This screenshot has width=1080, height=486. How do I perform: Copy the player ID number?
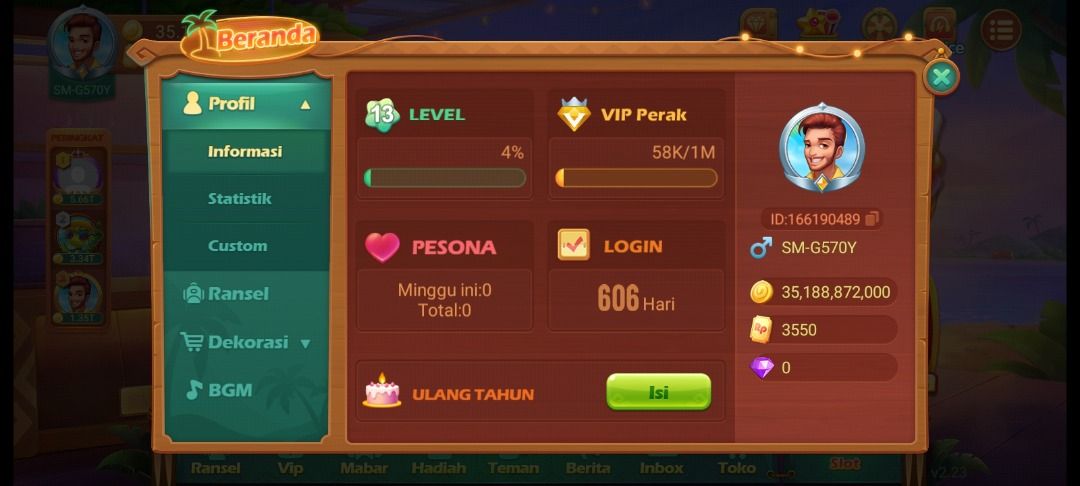872,219
